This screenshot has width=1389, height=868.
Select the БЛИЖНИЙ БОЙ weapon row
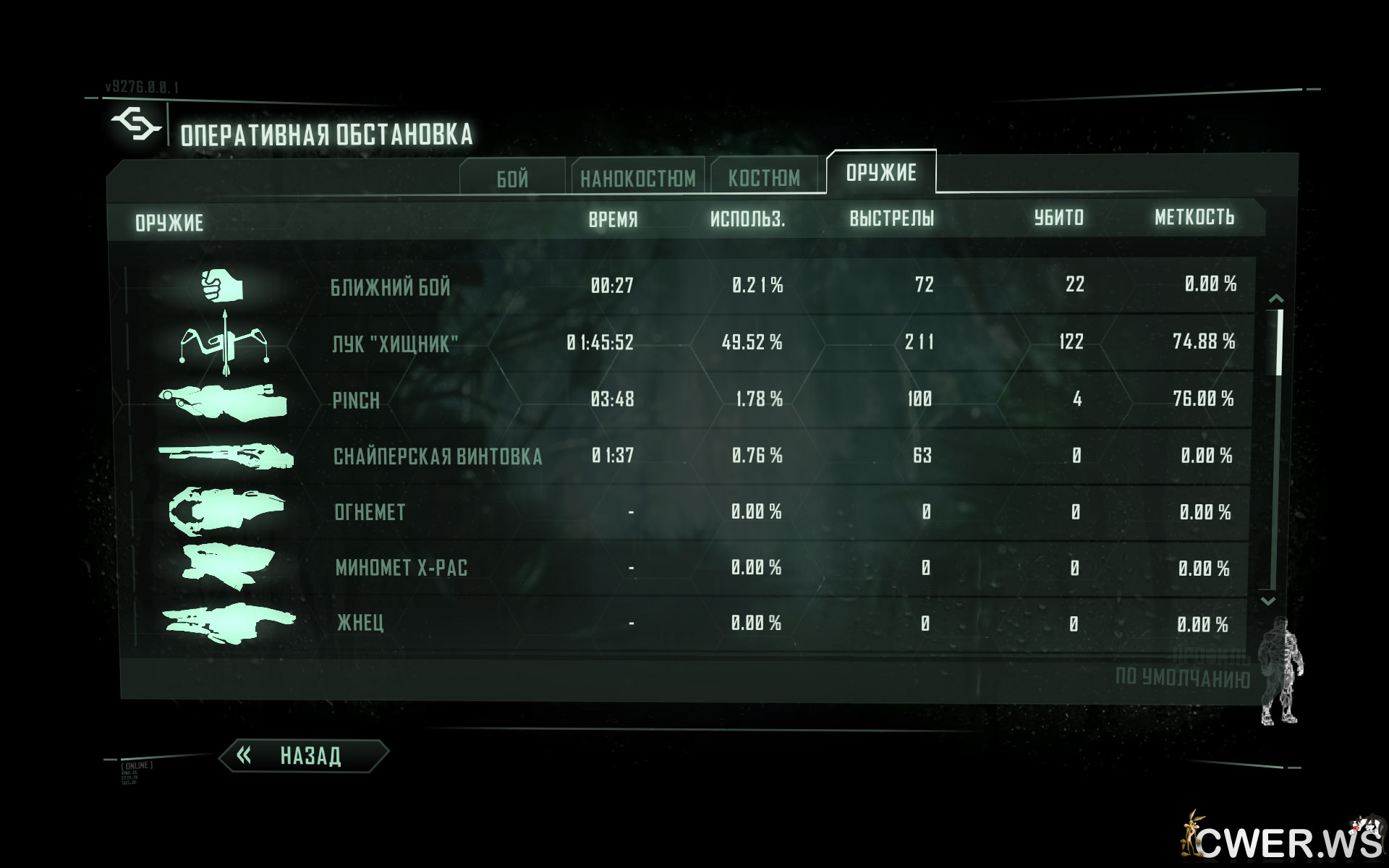point(391,287)
